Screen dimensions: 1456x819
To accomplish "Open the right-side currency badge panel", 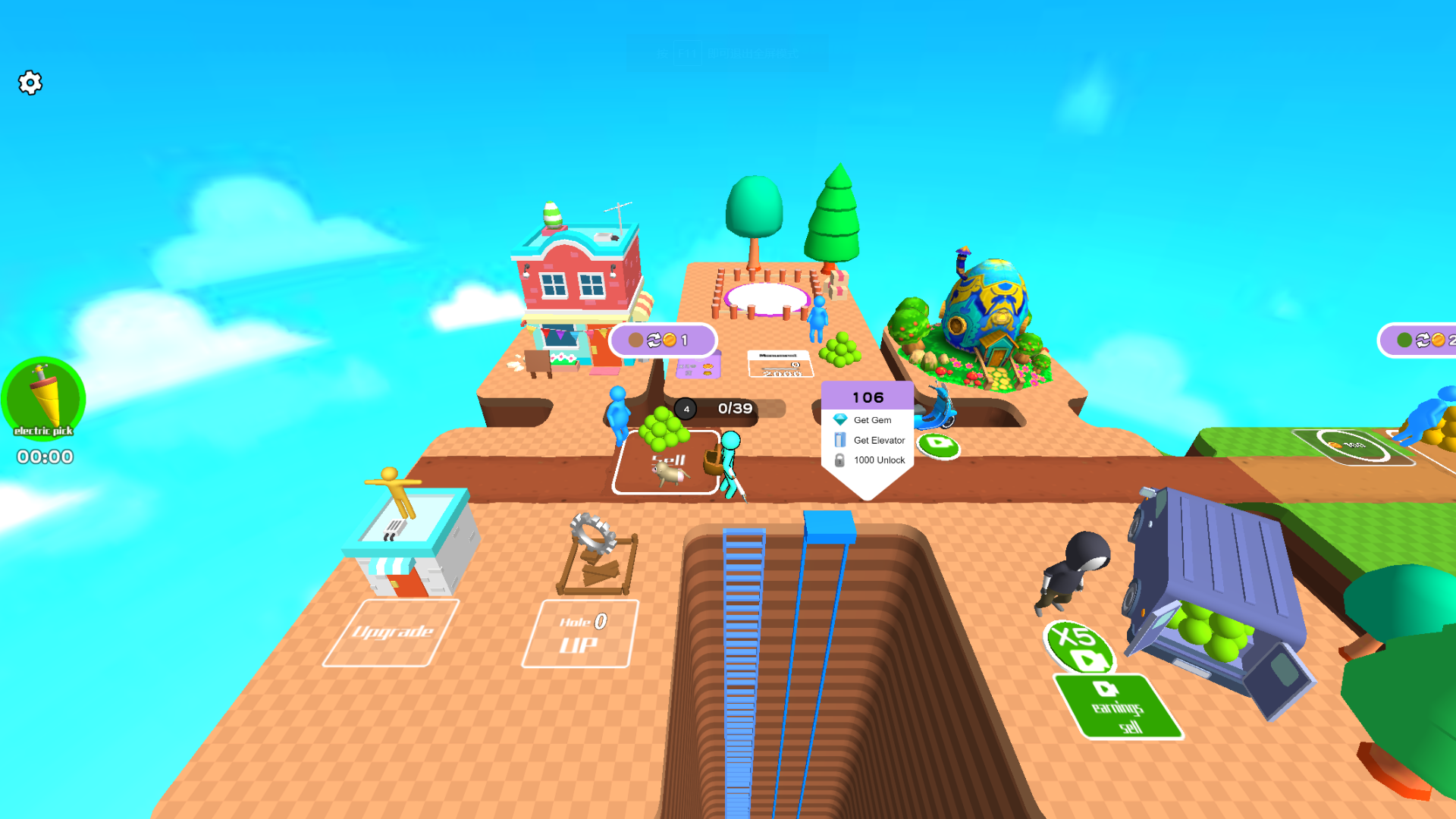I will (x=1426, y=340).
